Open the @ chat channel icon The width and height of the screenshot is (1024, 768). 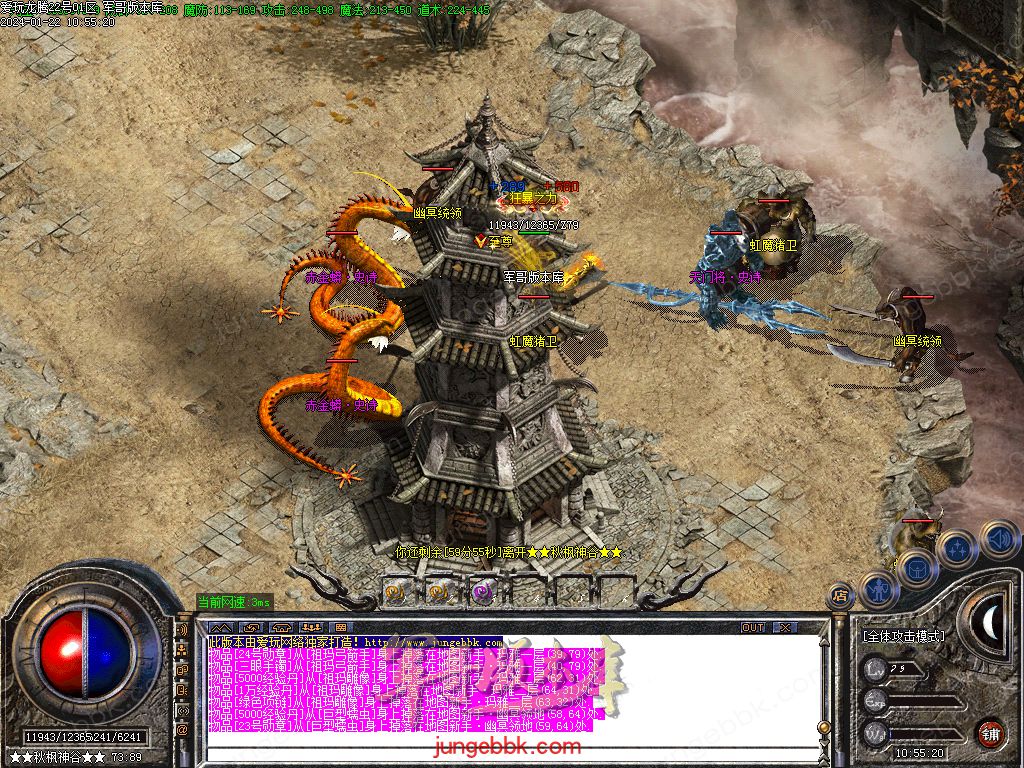[x=183, y=730]
